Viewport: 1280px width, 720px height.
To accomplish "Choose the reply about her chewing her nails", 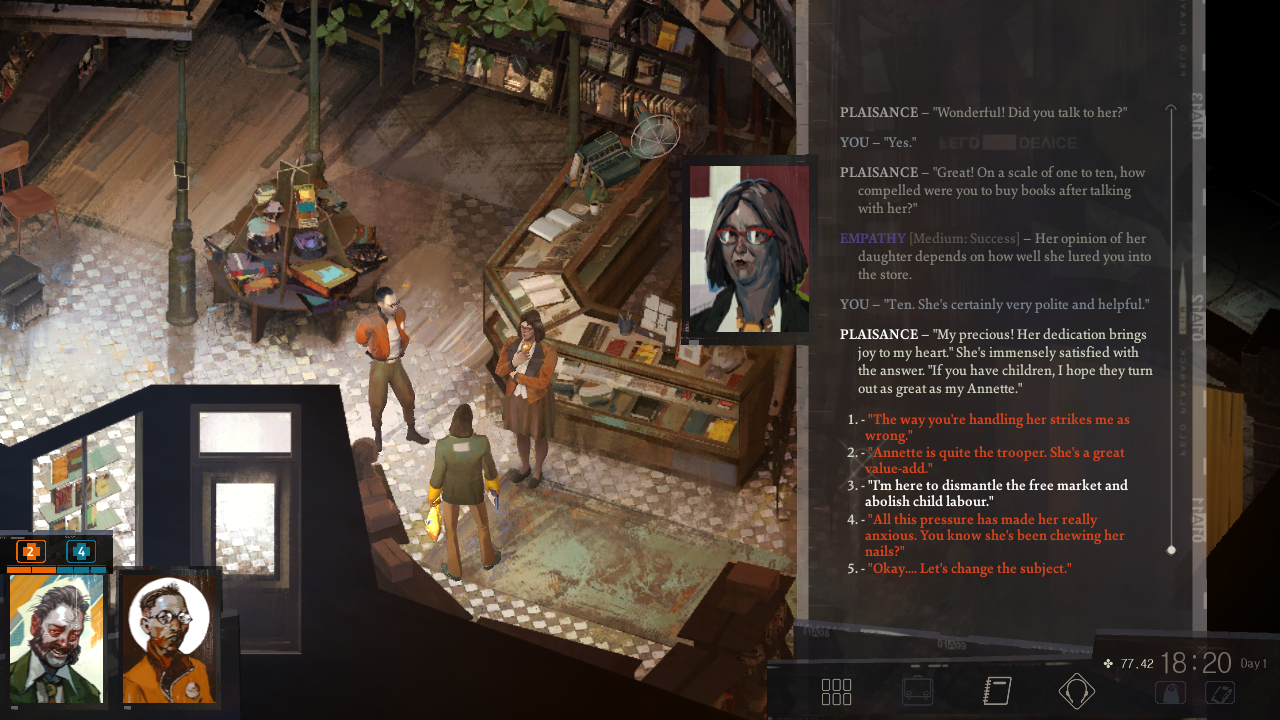I will tap(996, 535).
